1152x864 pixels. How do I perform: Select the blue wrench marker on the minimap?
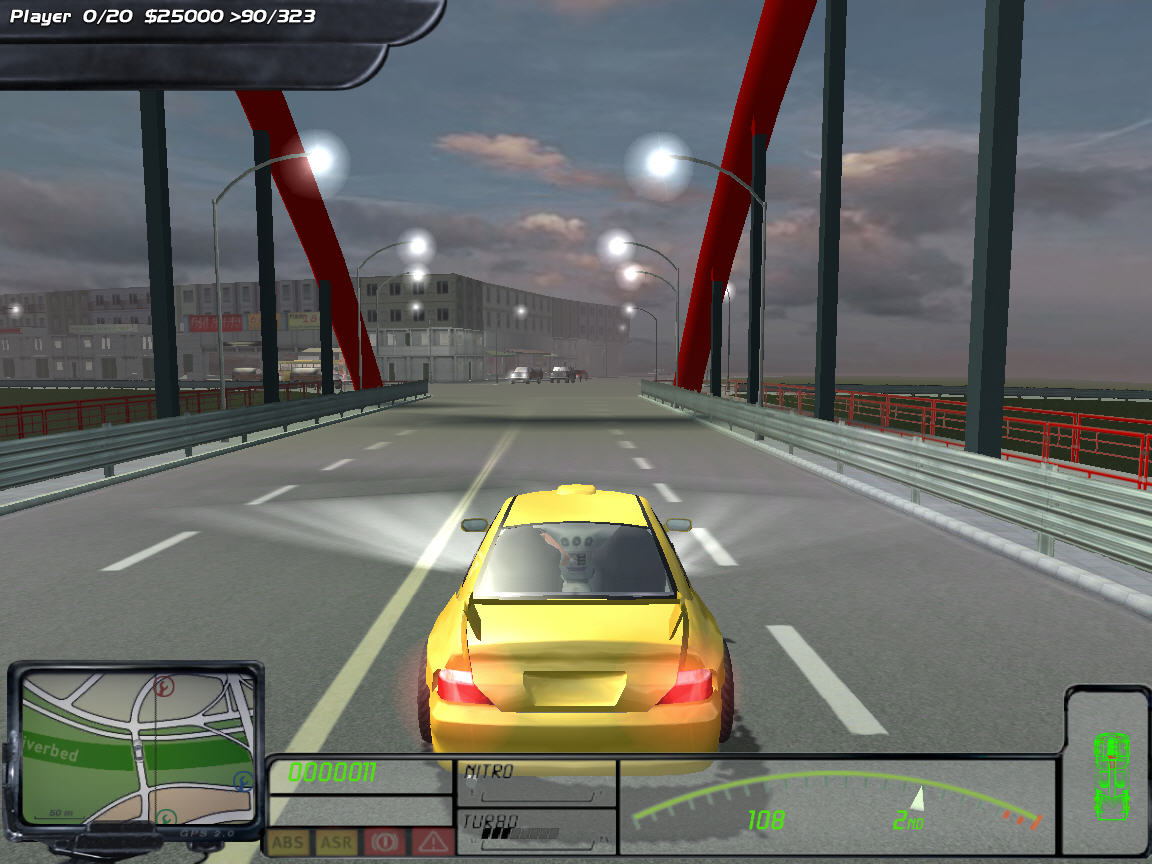coord(242,780)
